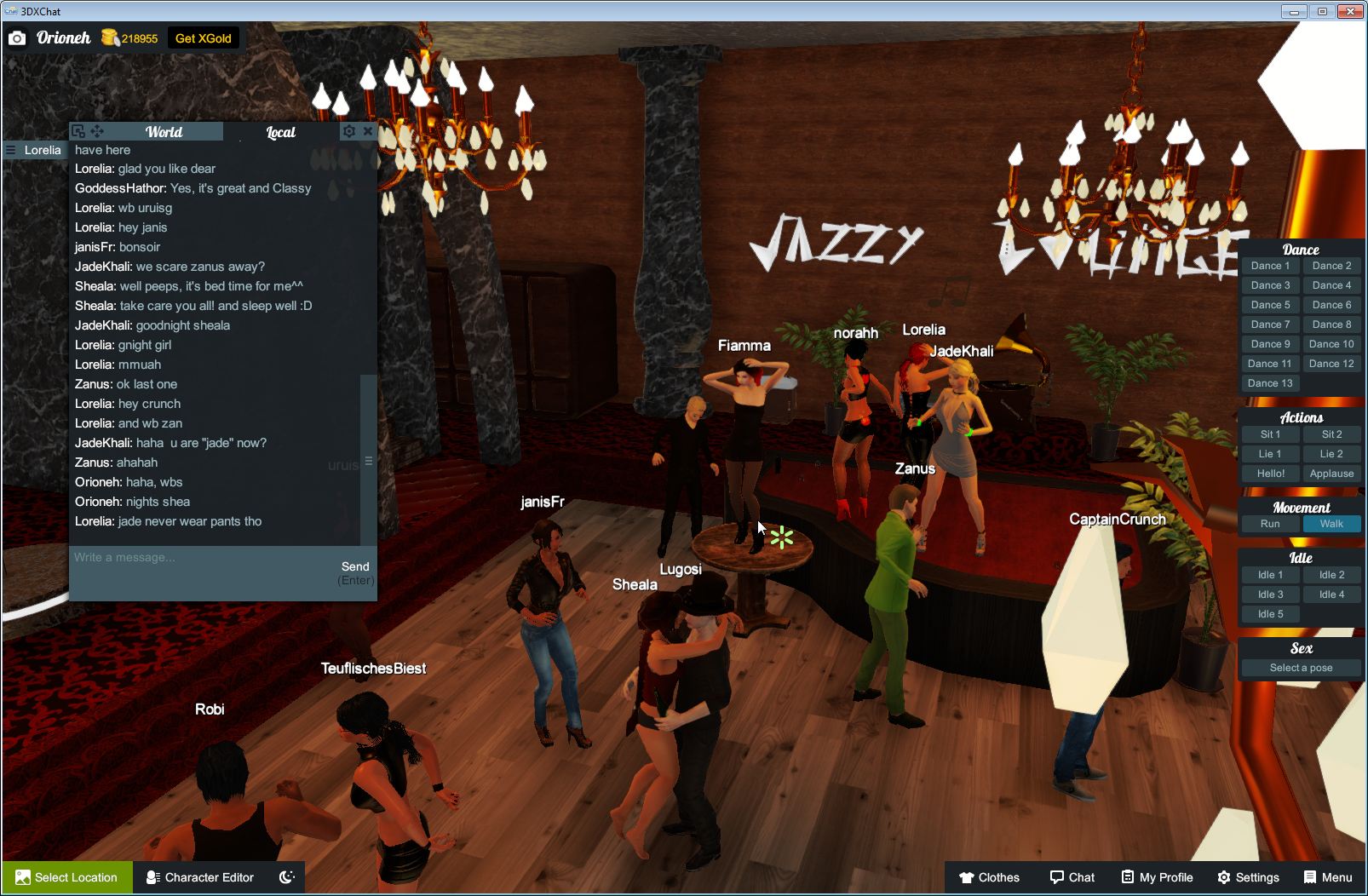Viewport: 1368px width, 896px height.
Task: Click the screenshot camera icon top-left
Action: (x=17, y=37)
